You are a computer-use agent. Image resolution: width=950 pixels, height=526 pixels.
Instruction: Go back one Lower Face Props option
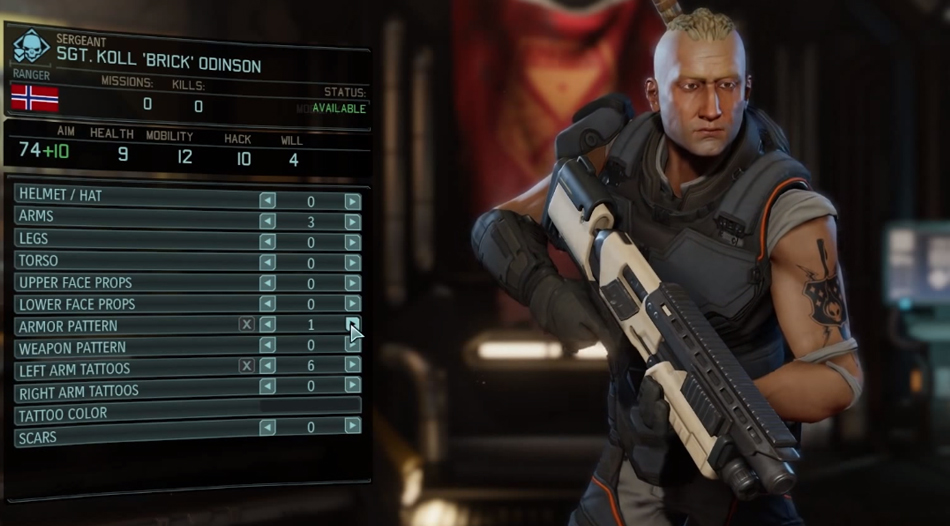click(267, 303)
